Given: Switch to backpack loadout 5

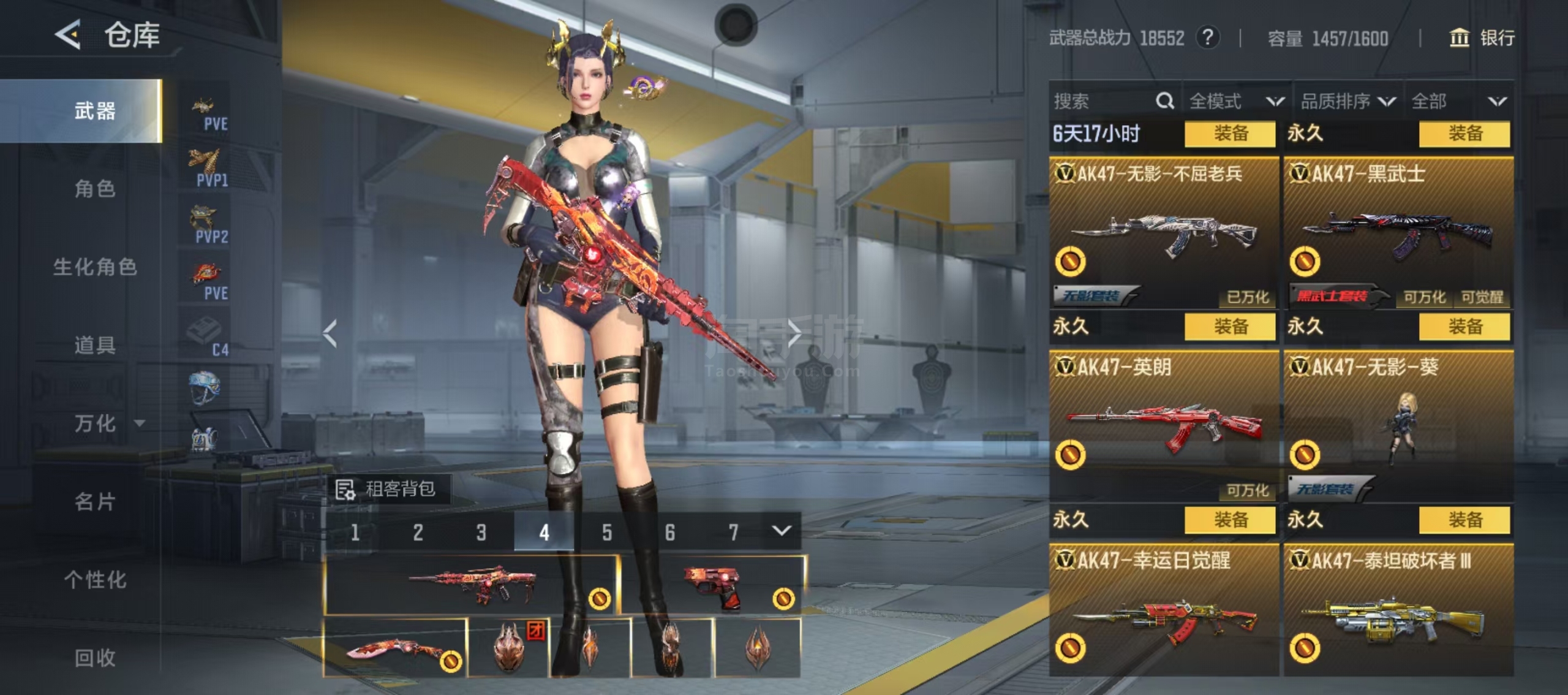Looking at the screenshot, I should [606, 532].
